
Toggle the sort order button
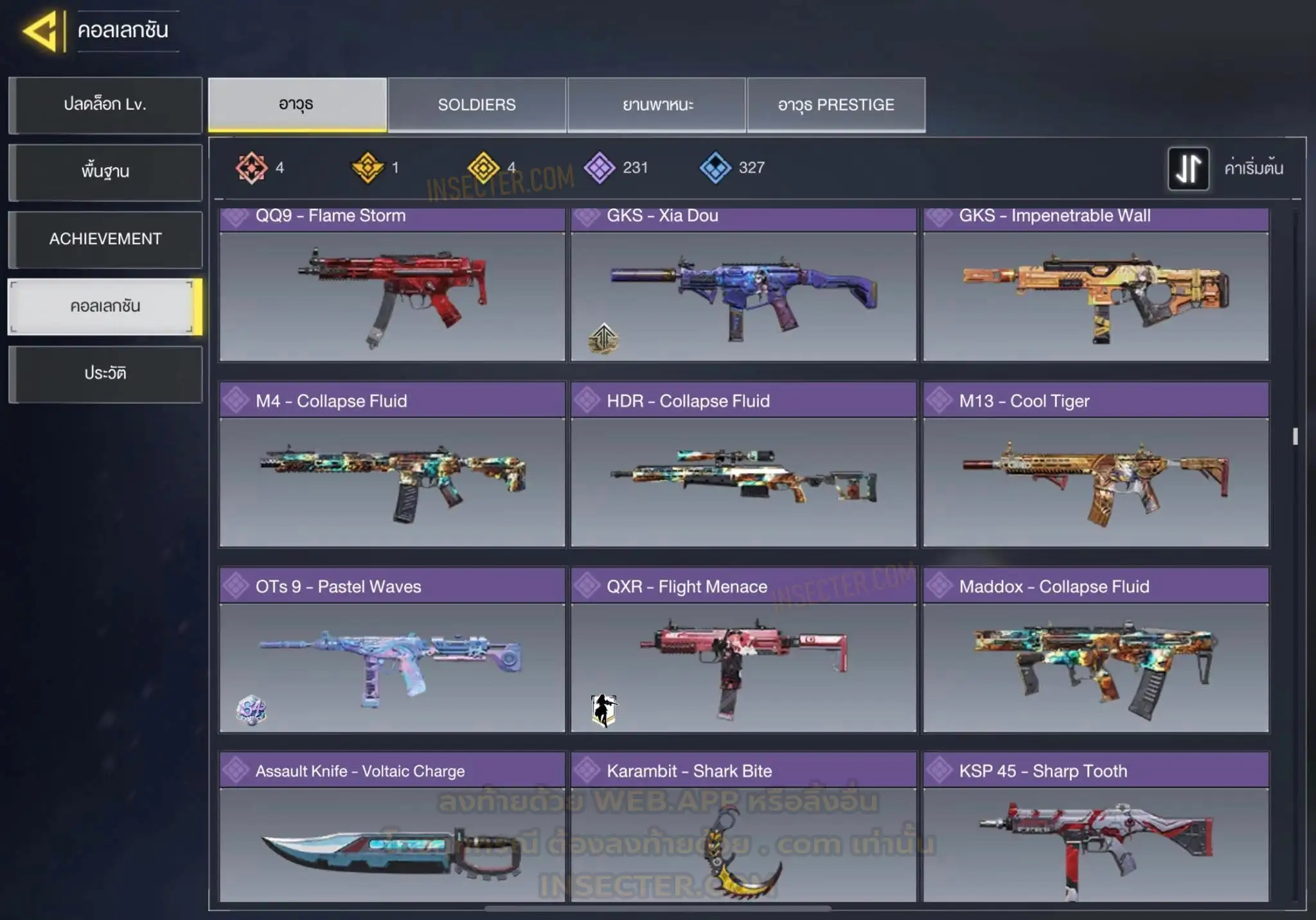pyautogui.click(x=1188, y=168)
